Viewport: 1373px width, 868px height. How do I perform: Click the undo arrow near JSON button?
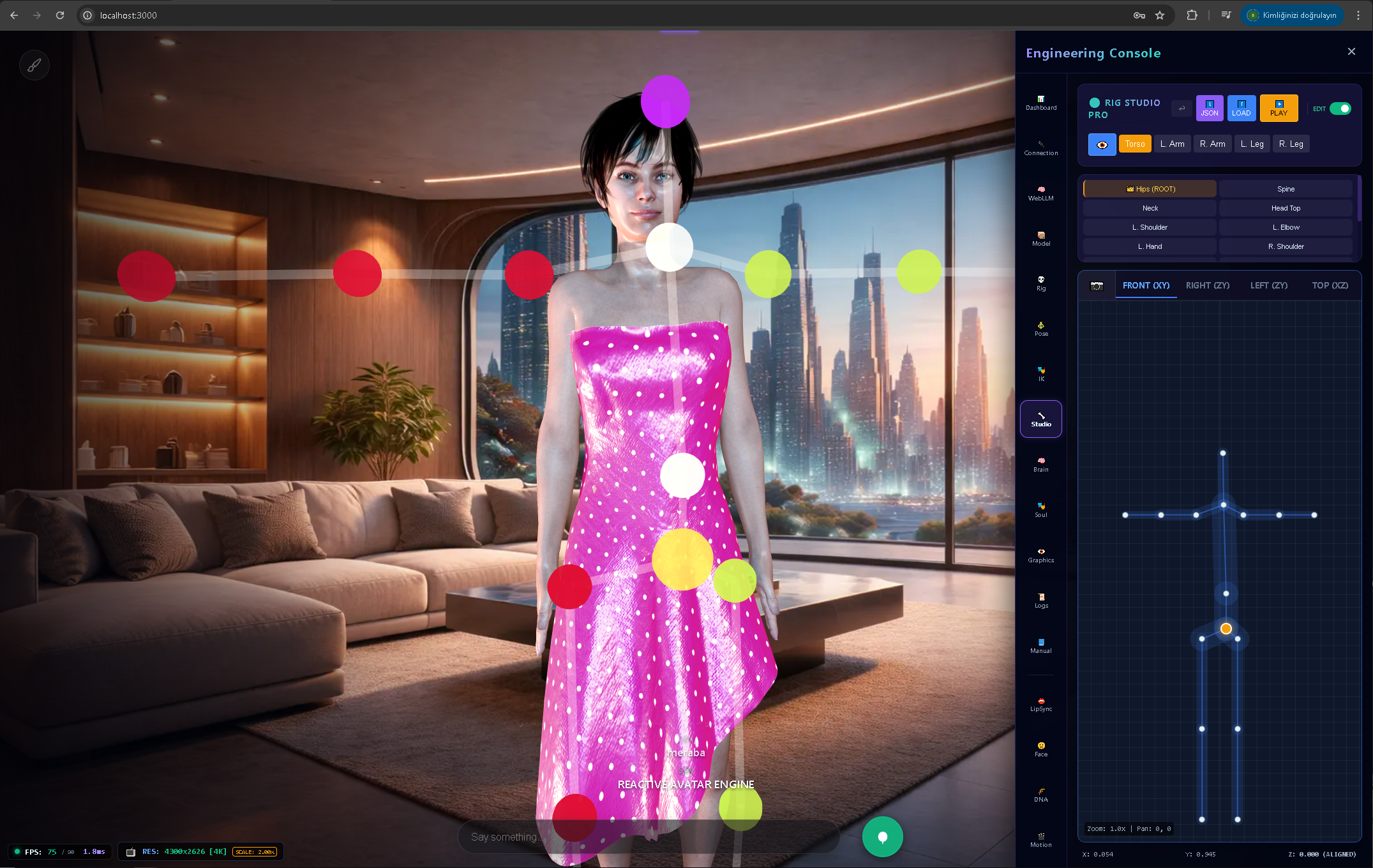point(1181,108)
